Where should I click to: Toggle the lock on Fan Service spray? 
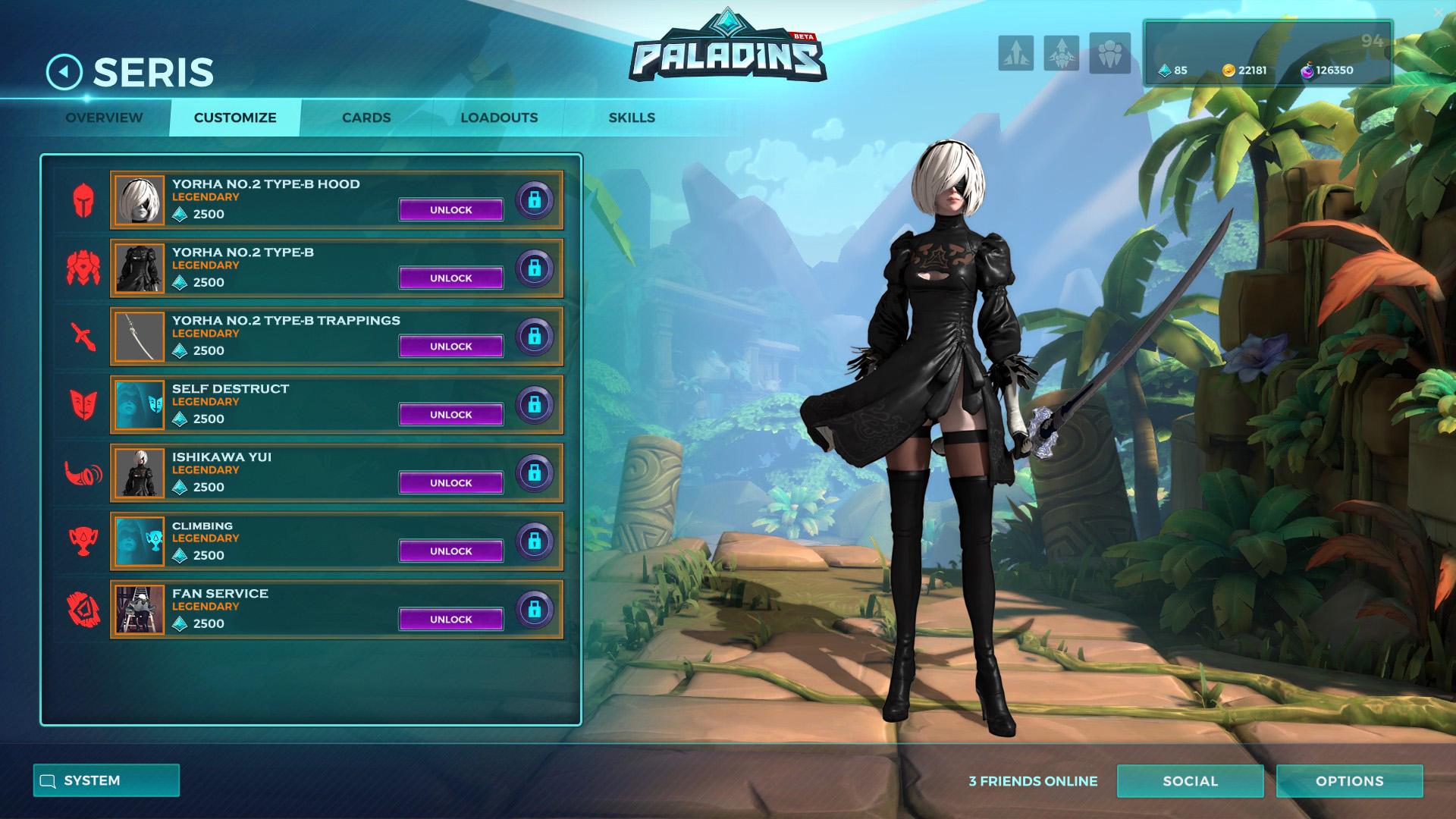pos(535,610)
